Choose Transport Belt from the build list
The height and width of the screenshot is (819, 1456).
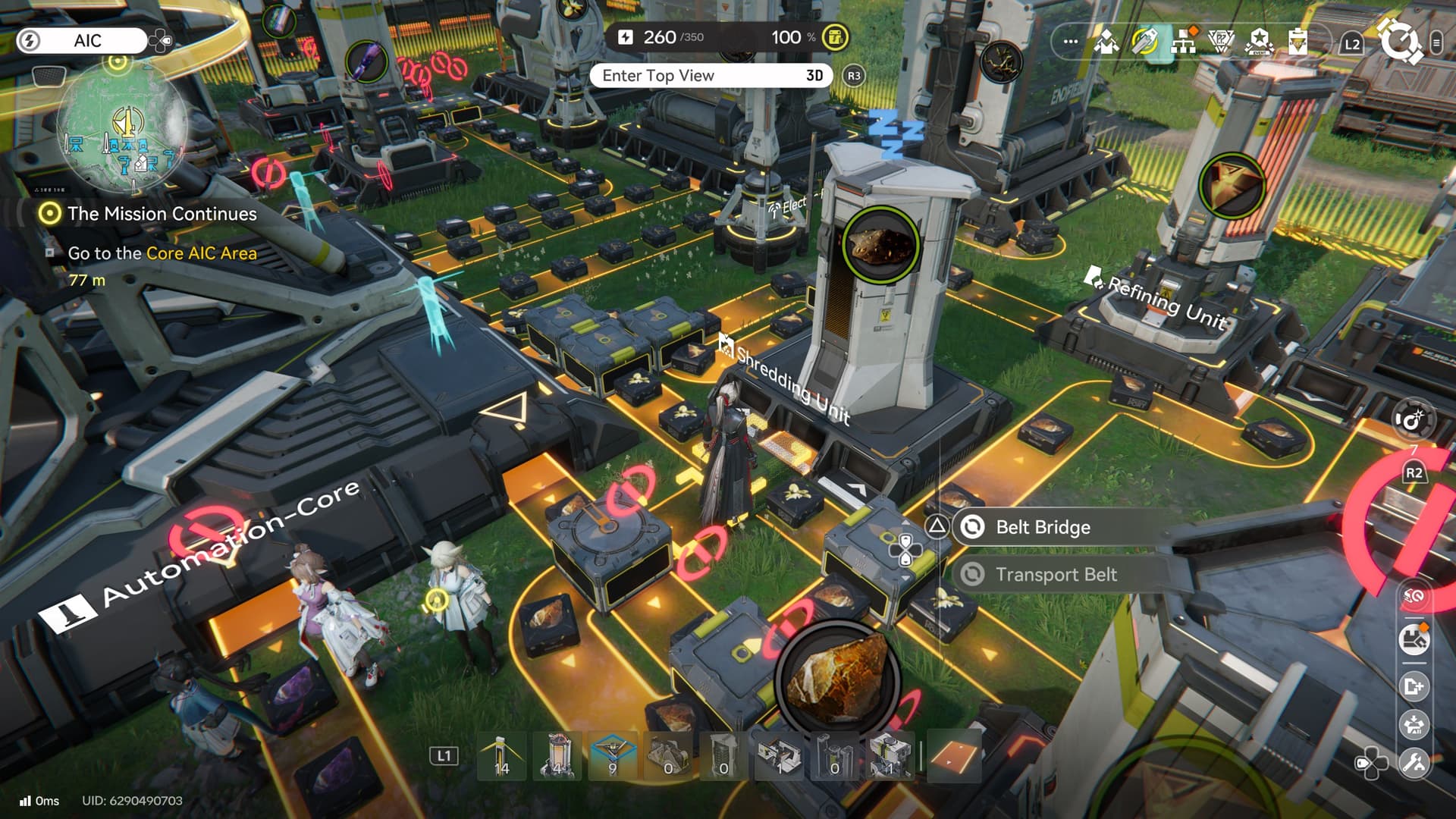[x=1056, y=575]
